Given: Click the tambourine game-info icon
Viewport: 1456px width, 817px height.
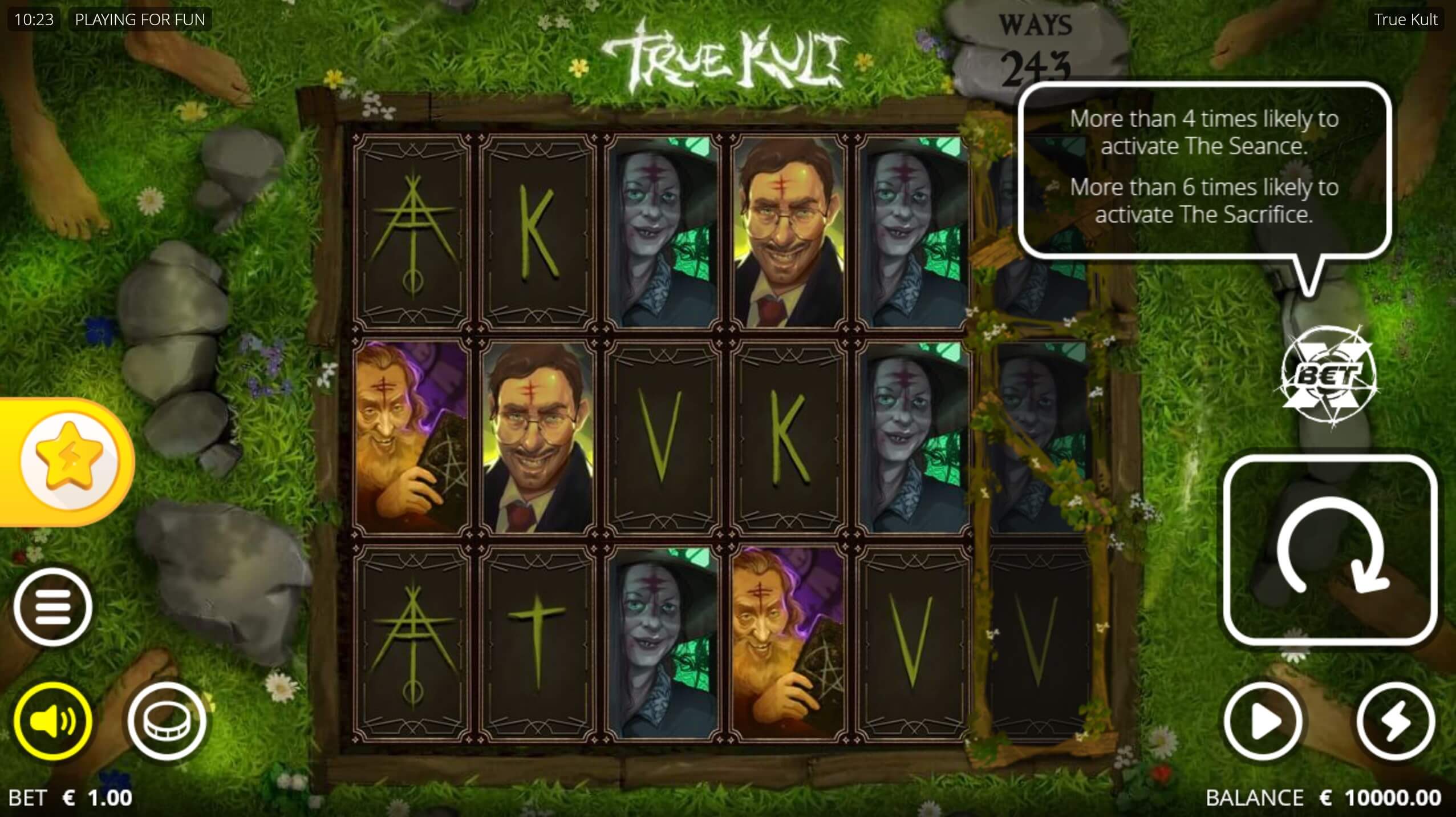Looking at the screenshot, I should 167,720.
